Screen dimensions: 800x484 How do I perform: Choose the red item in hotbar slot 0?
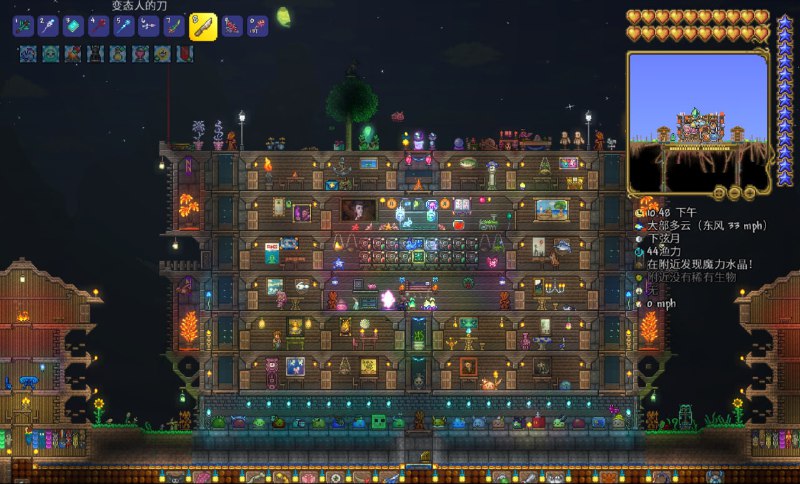coord(257,27)
